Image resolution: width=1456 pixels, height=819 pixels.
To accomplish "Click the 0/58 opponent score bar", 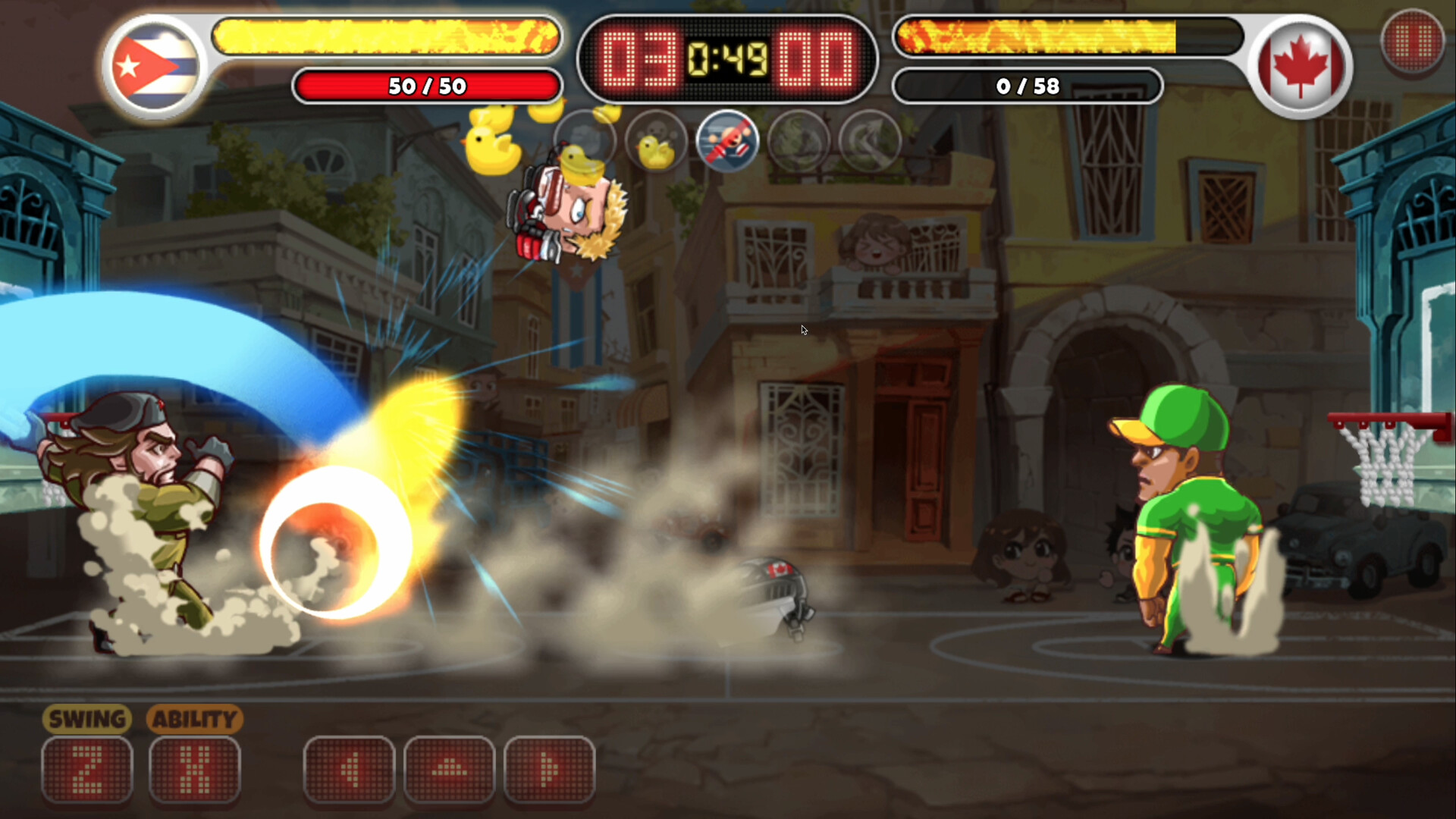I will (x=1028, y=86).
